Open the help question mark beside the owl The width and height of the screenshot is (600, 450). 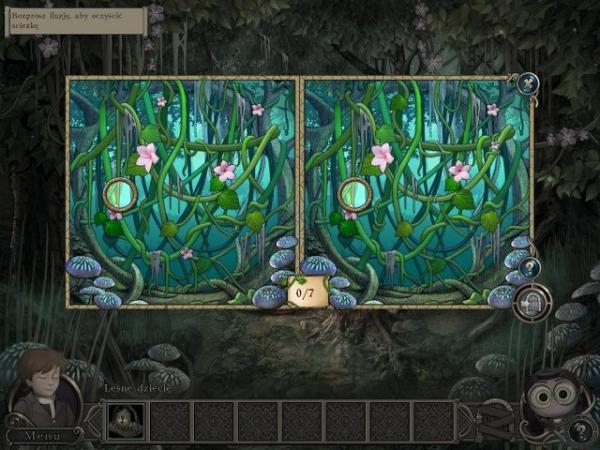click(x=578, y=431)
